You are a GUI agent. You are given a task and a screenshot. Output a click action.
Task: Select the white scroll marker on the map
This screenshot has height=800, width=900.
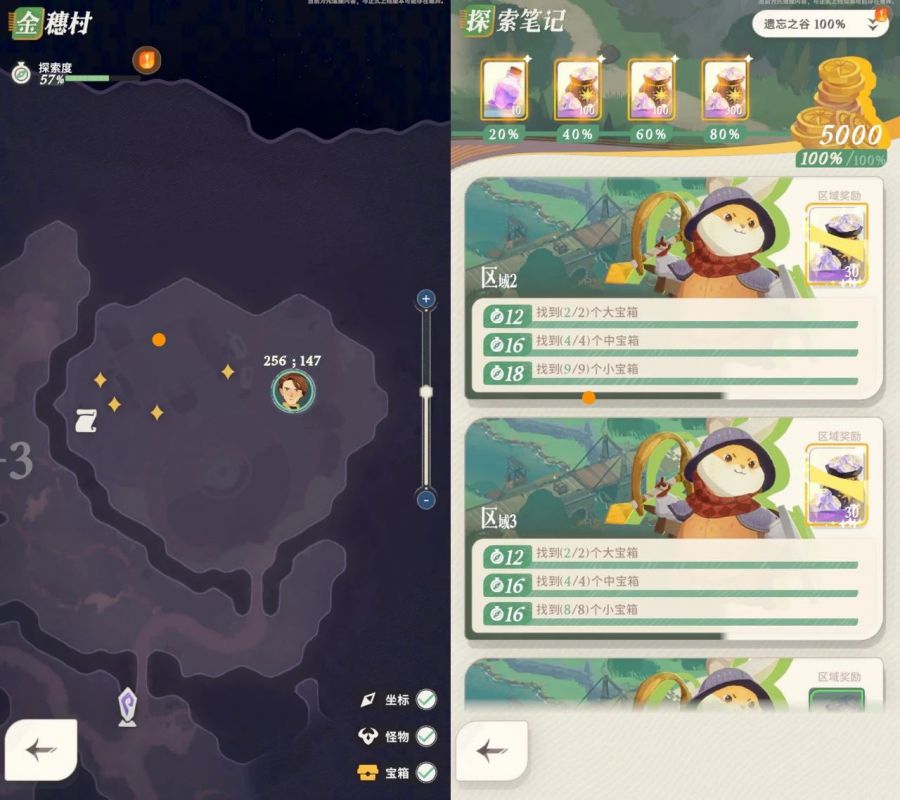tap(86, 421)
